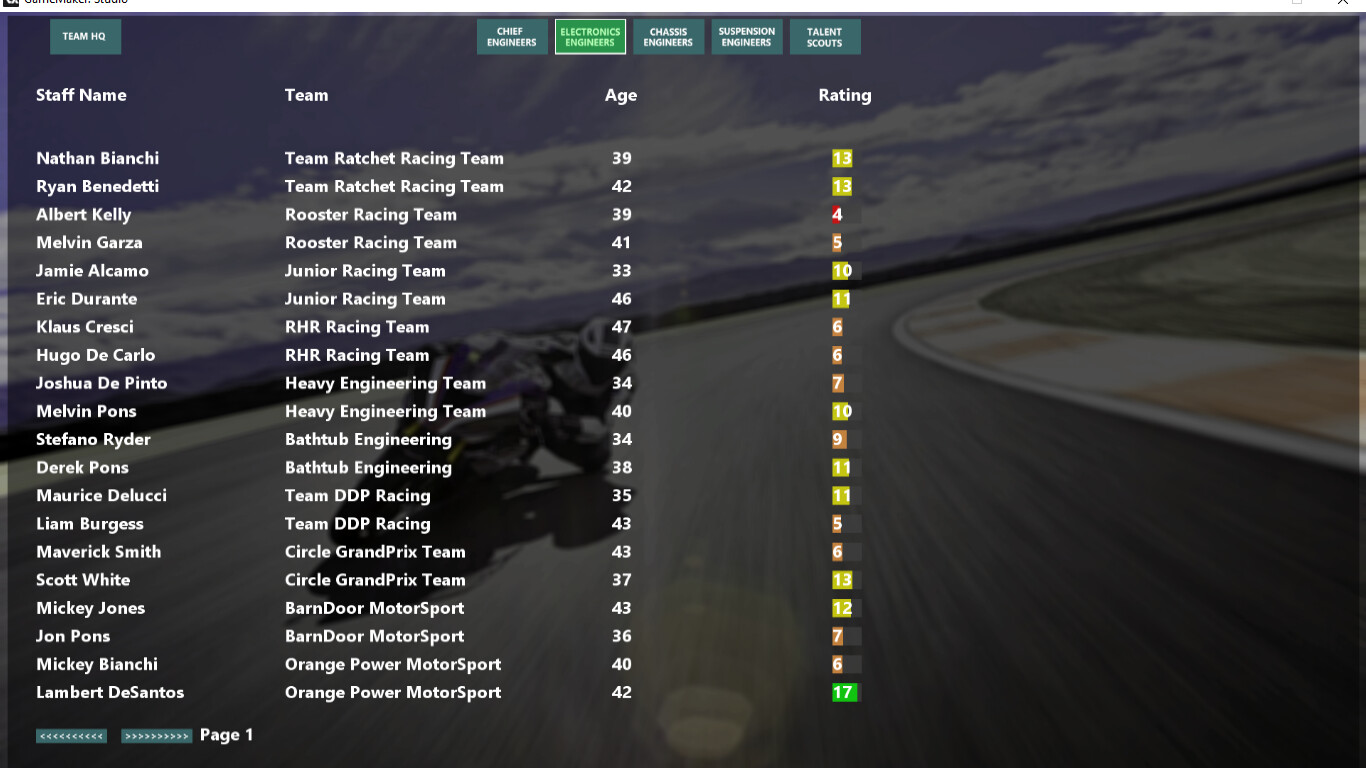Sort staff by the Age column header

pos(620,95)
